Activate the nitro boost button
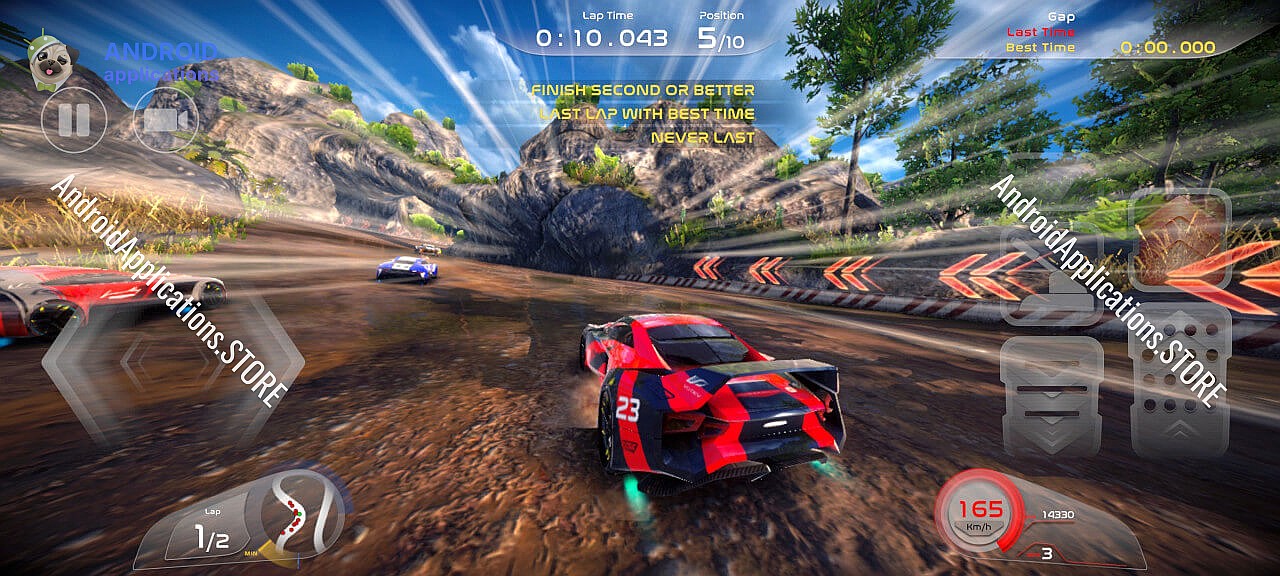Image resolution: width=1280 pixels, height=576 pixels. click(1179, 238)
